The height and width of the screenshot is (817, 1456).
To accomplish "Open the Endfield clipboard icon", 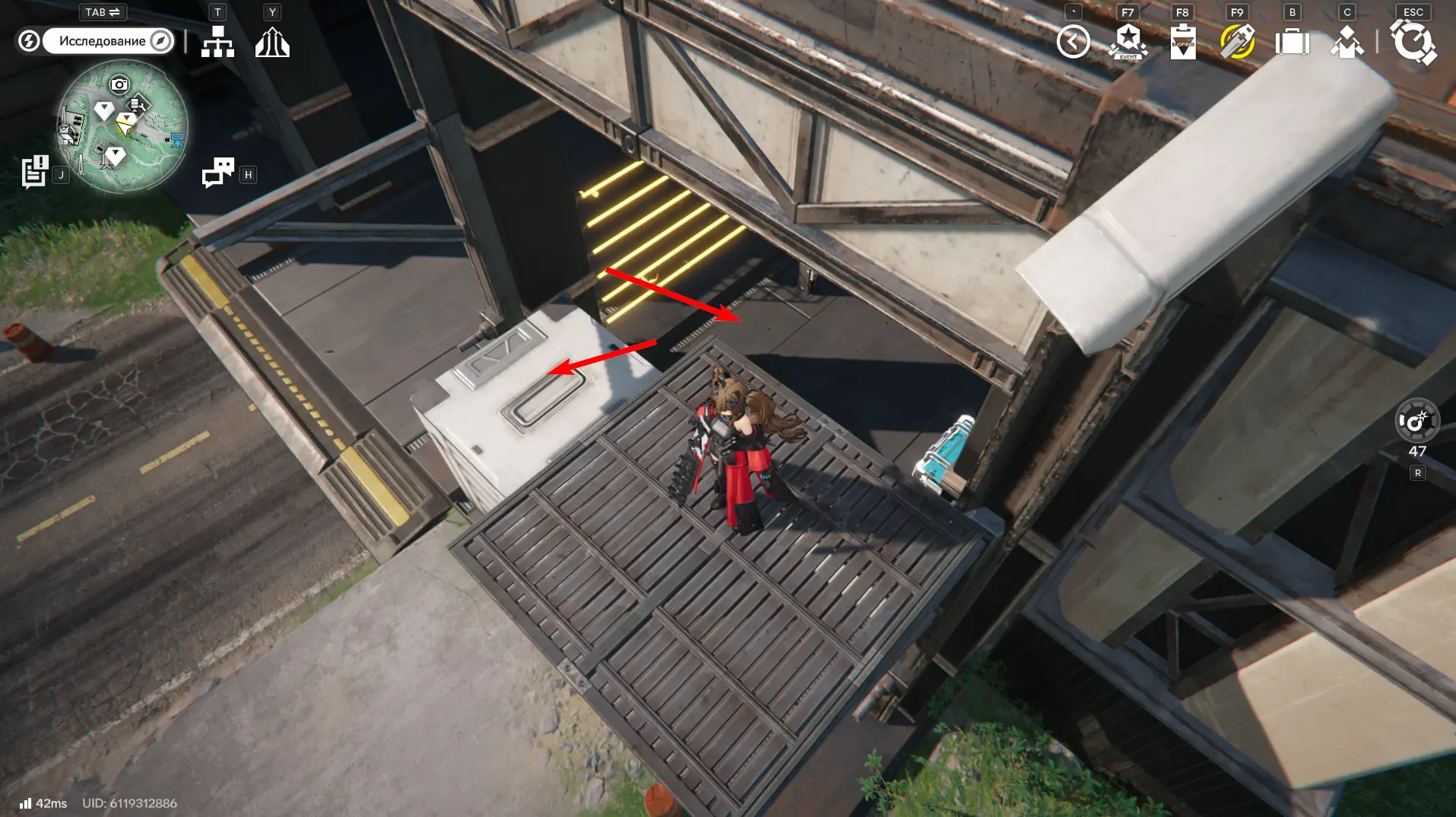I will click(x=1182, y=42).
